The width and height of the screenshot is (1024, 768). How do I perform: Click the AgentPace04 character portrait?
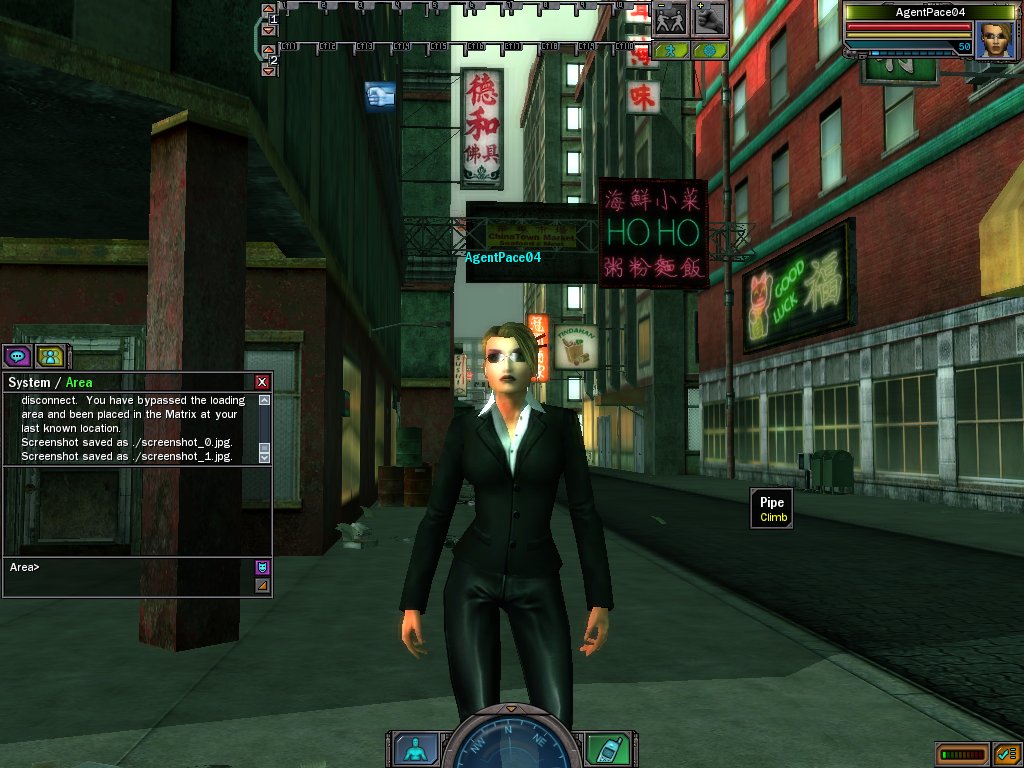click(995, 40)
